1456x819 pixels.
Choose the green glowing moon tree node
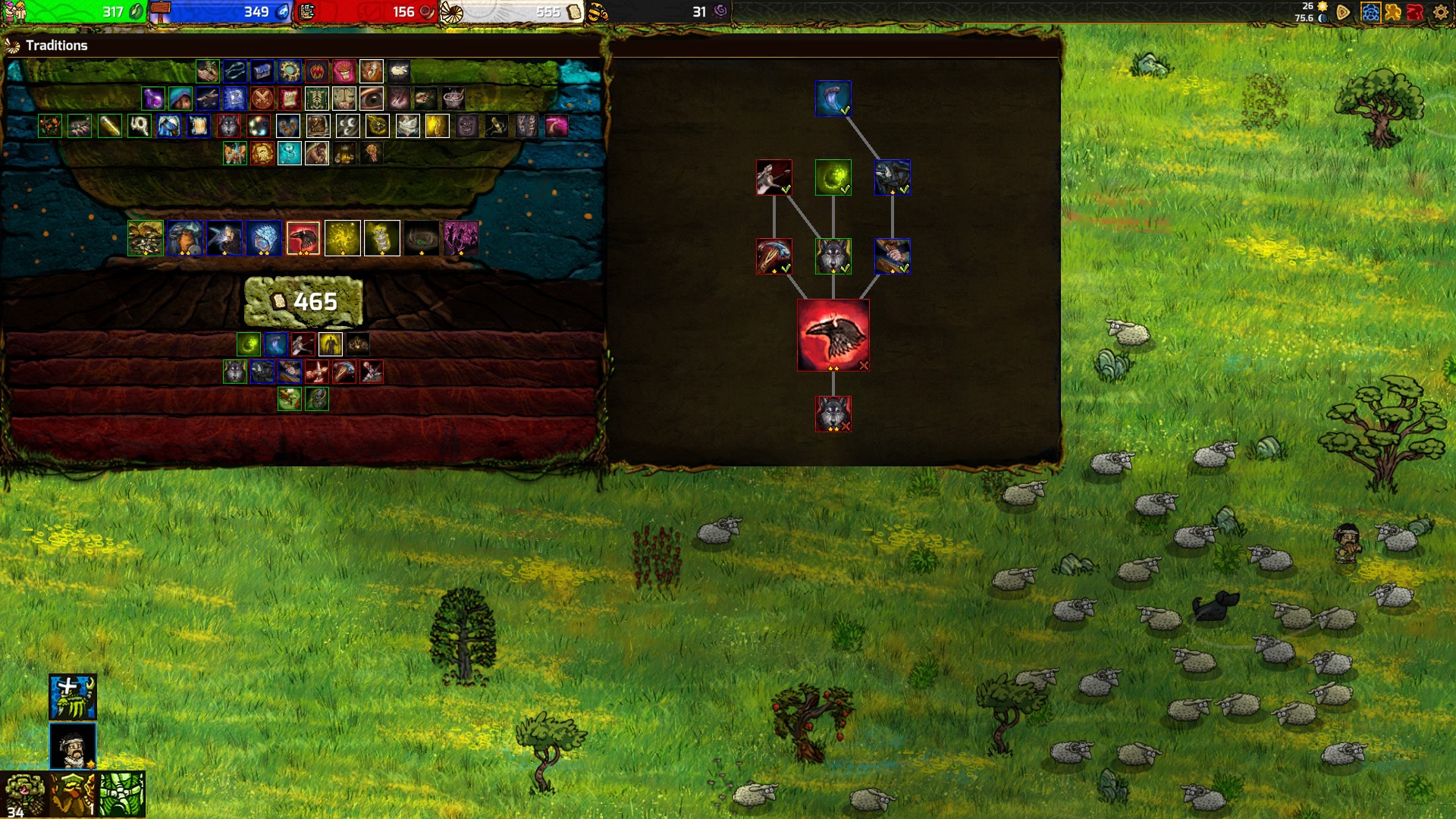point(833,177)
